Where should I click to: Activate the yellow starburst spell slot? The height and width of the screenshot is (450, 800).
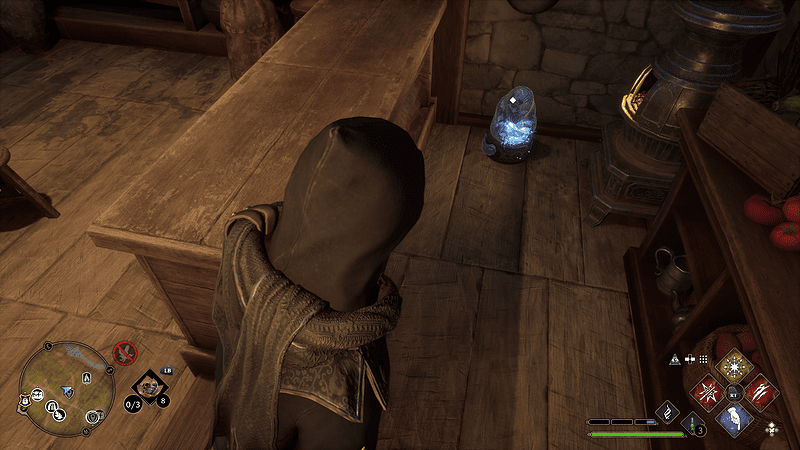[736, 365]
